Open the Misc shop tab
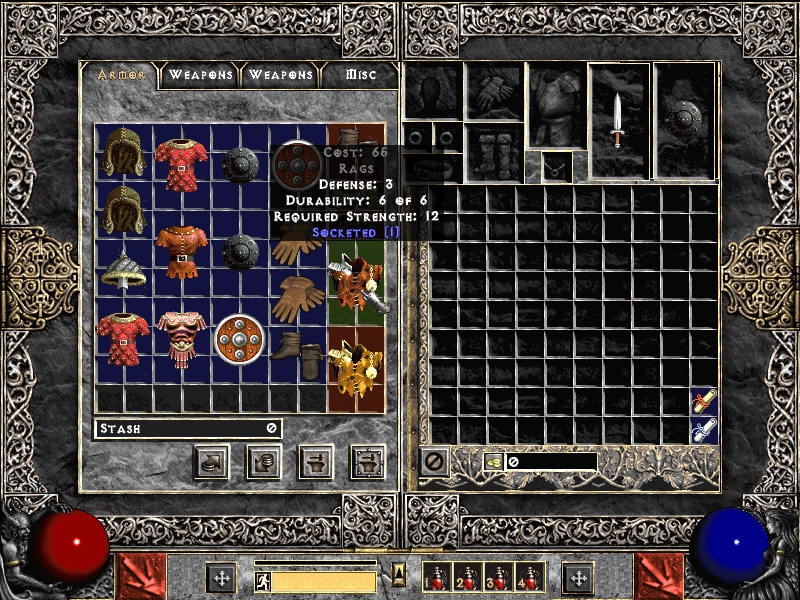This screenshot has height=600, width=800. tap(360, 75)
